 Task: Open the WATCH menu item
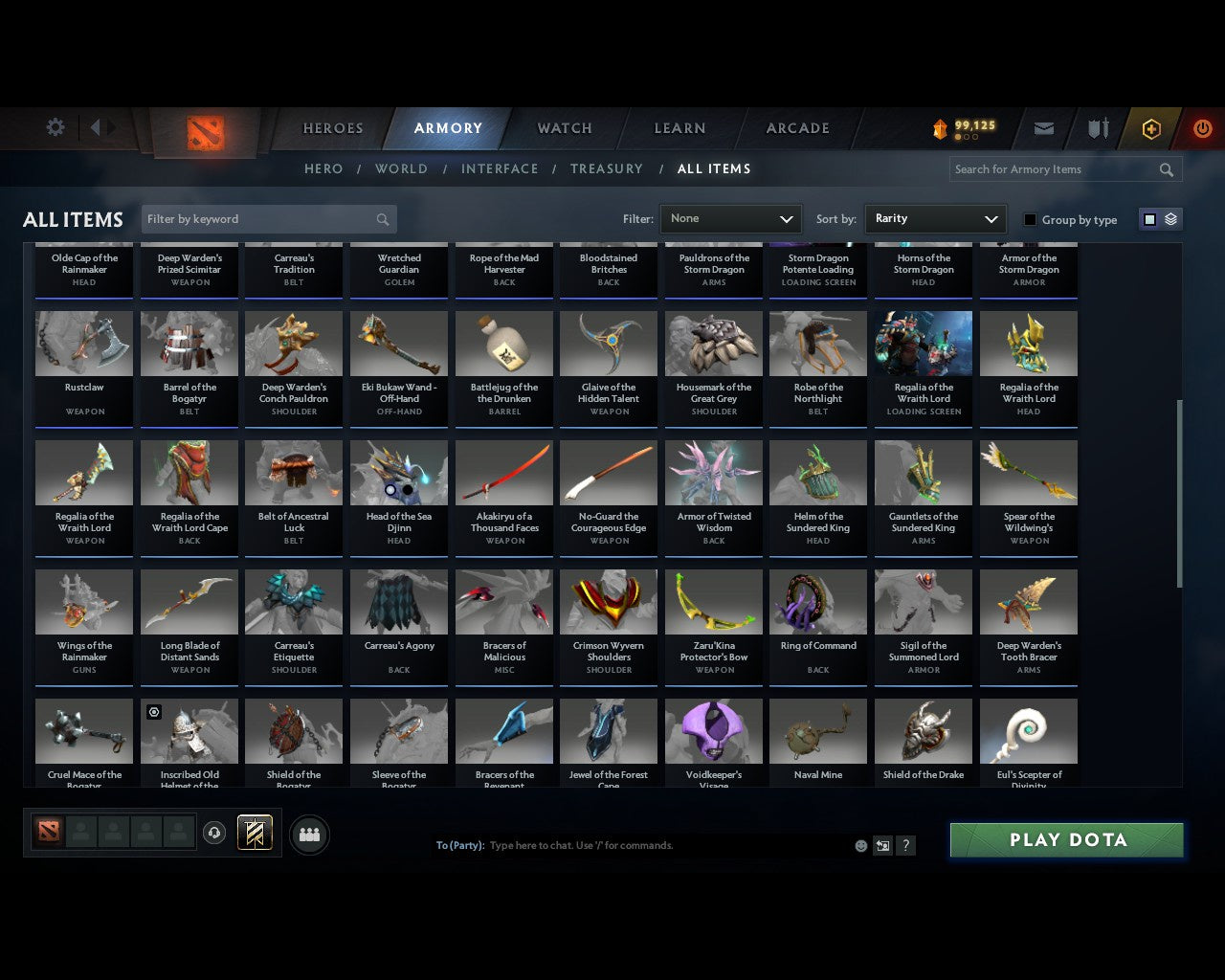tap(564, 128)
